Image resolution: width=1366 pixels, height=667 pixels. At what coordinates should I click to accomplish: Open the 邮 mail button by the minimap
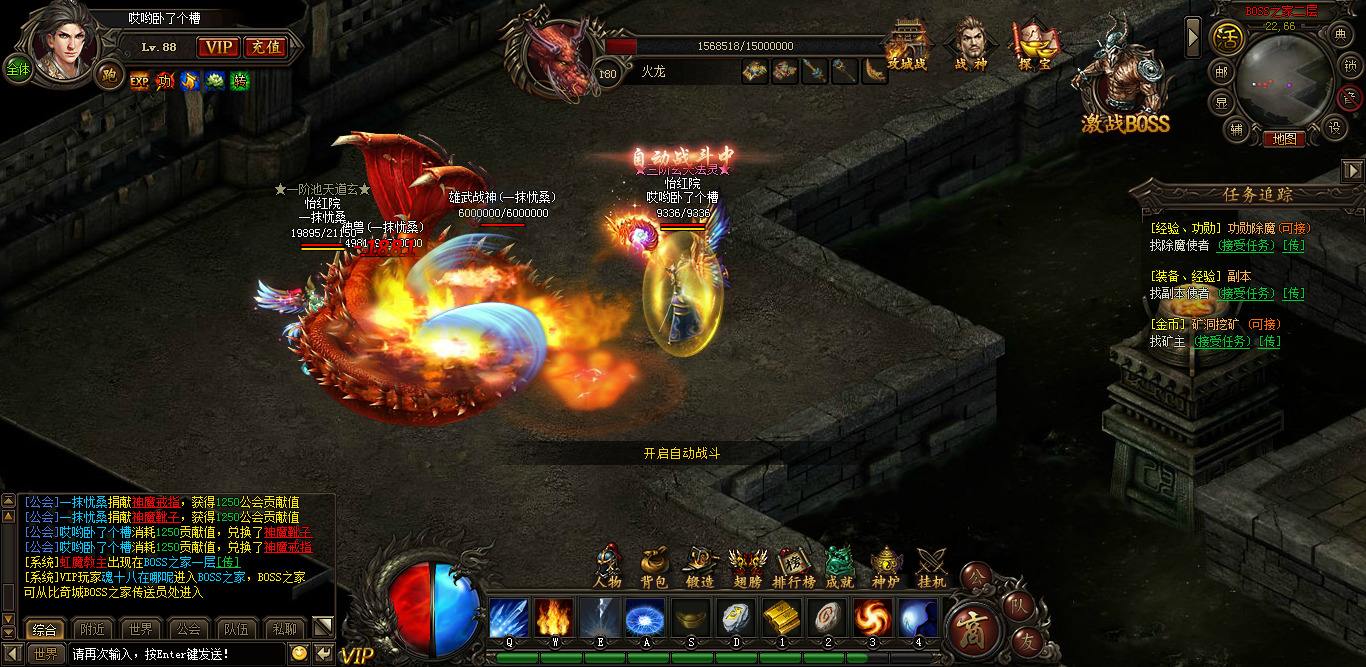coord(1221,71)
